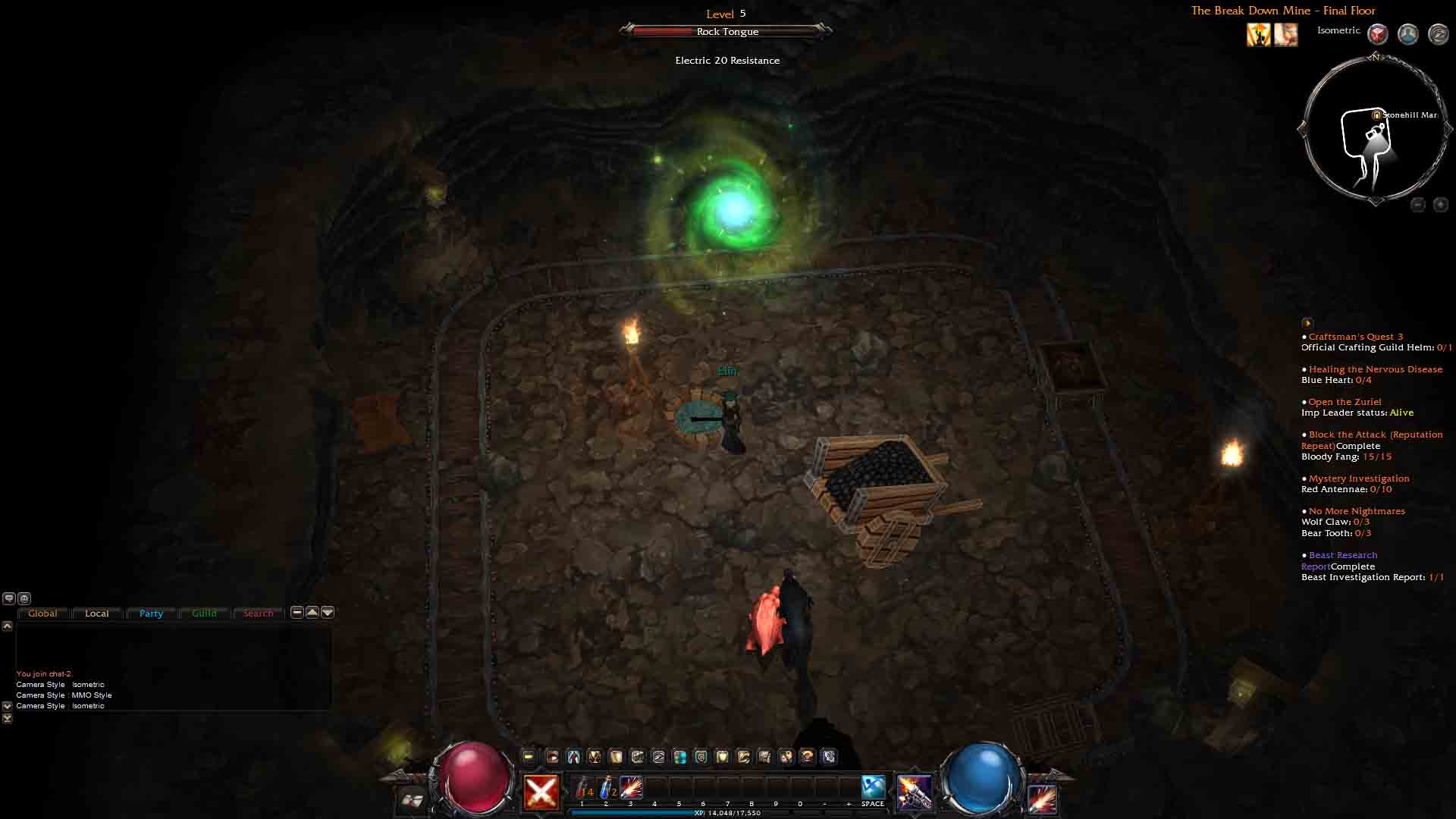Select the Healing the Nervous Disease quest
The width and height of the screenshot is (1456, 819).
pos(1375,369)
